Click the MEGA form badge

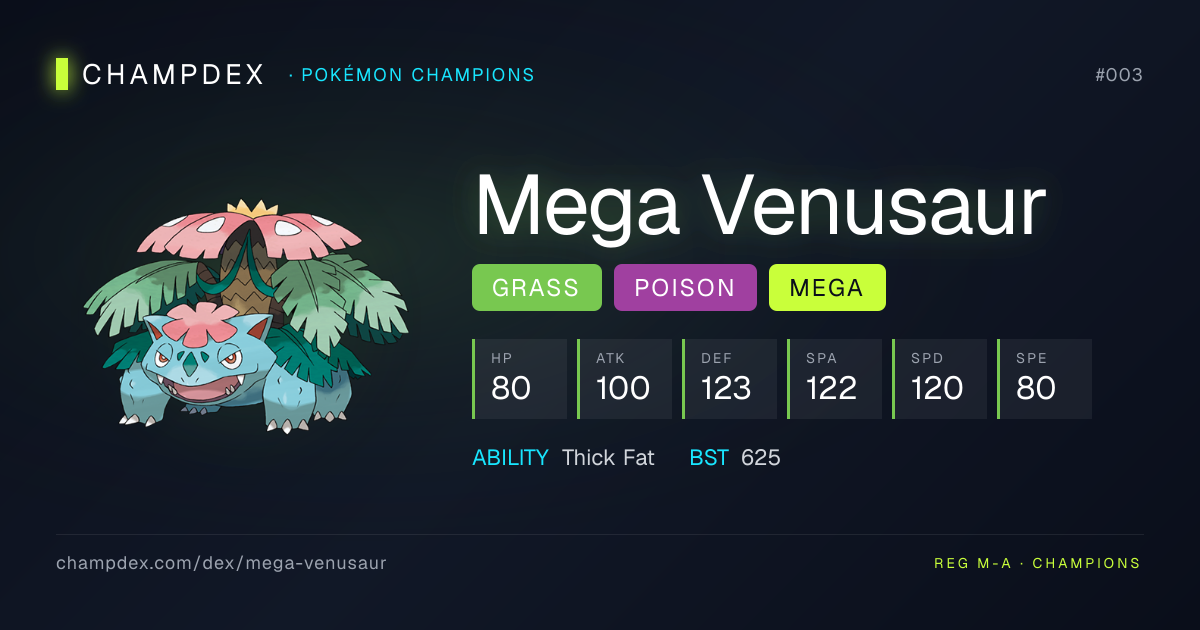pos(826,288)
